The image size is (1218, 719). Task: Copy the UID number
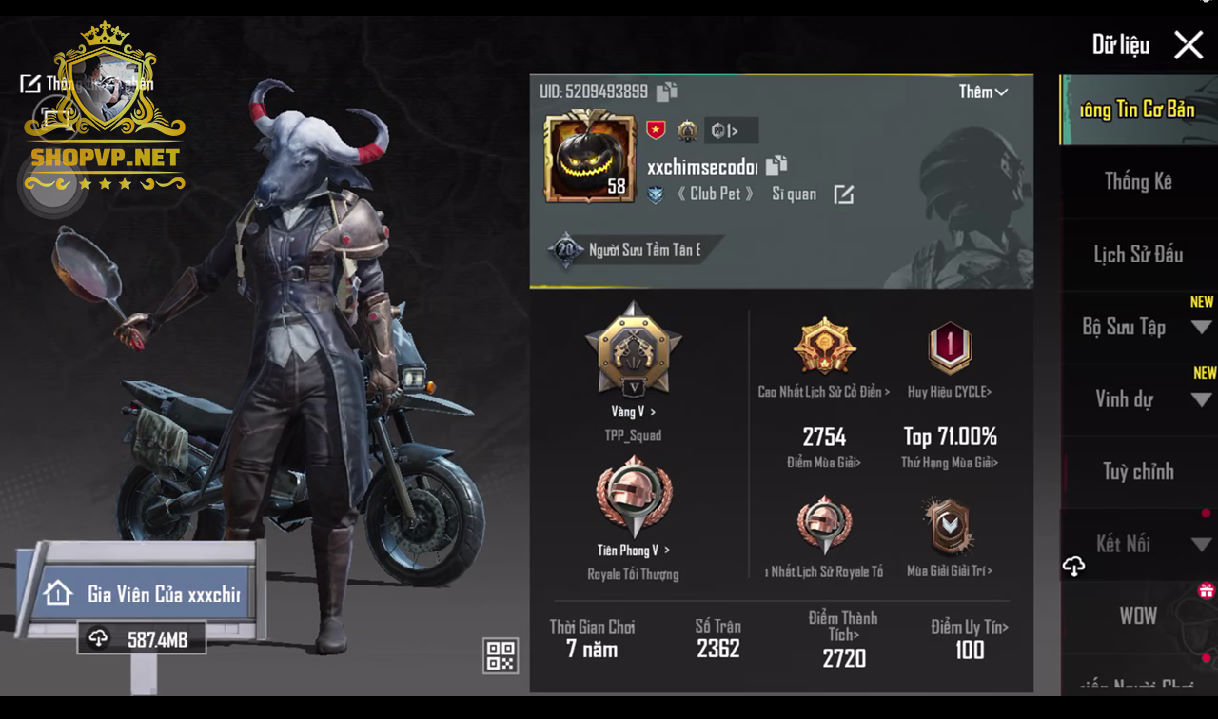667,92
